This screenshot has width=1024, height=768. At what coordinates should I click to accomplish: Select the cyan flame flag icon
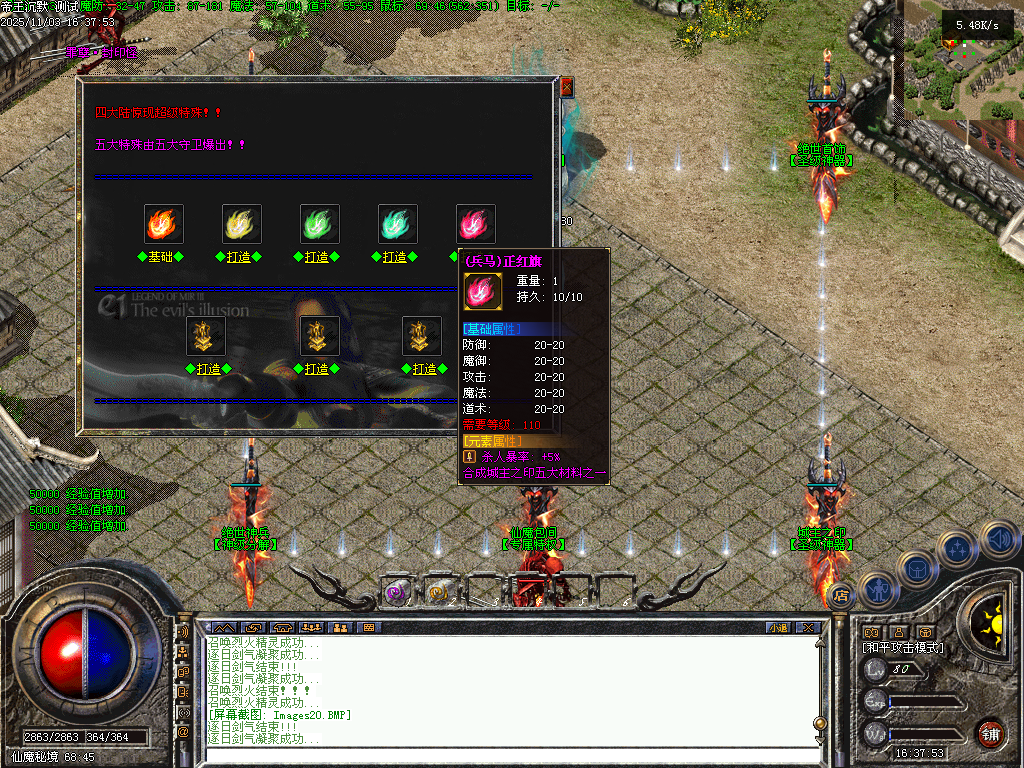click(398, 224)
